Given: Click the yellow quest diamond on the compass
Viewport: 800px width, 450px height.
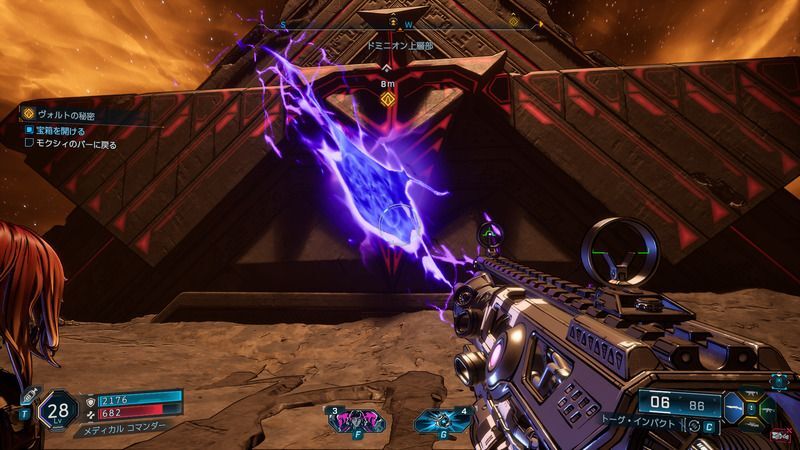Looking at the screenshot, I should [514, 20].
